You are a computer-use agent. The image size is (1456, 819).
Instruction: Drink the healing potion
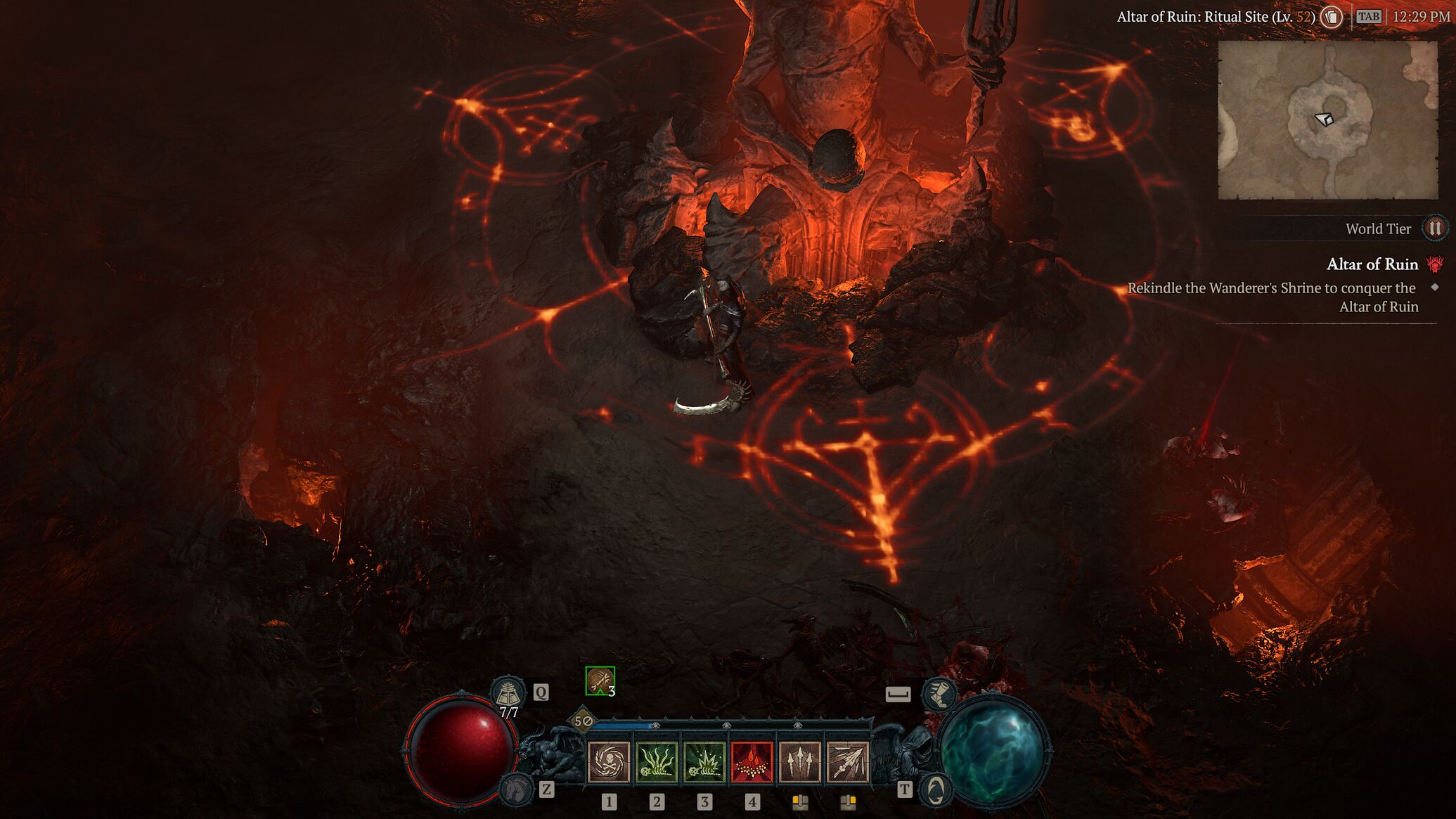[x=508, y=692]
